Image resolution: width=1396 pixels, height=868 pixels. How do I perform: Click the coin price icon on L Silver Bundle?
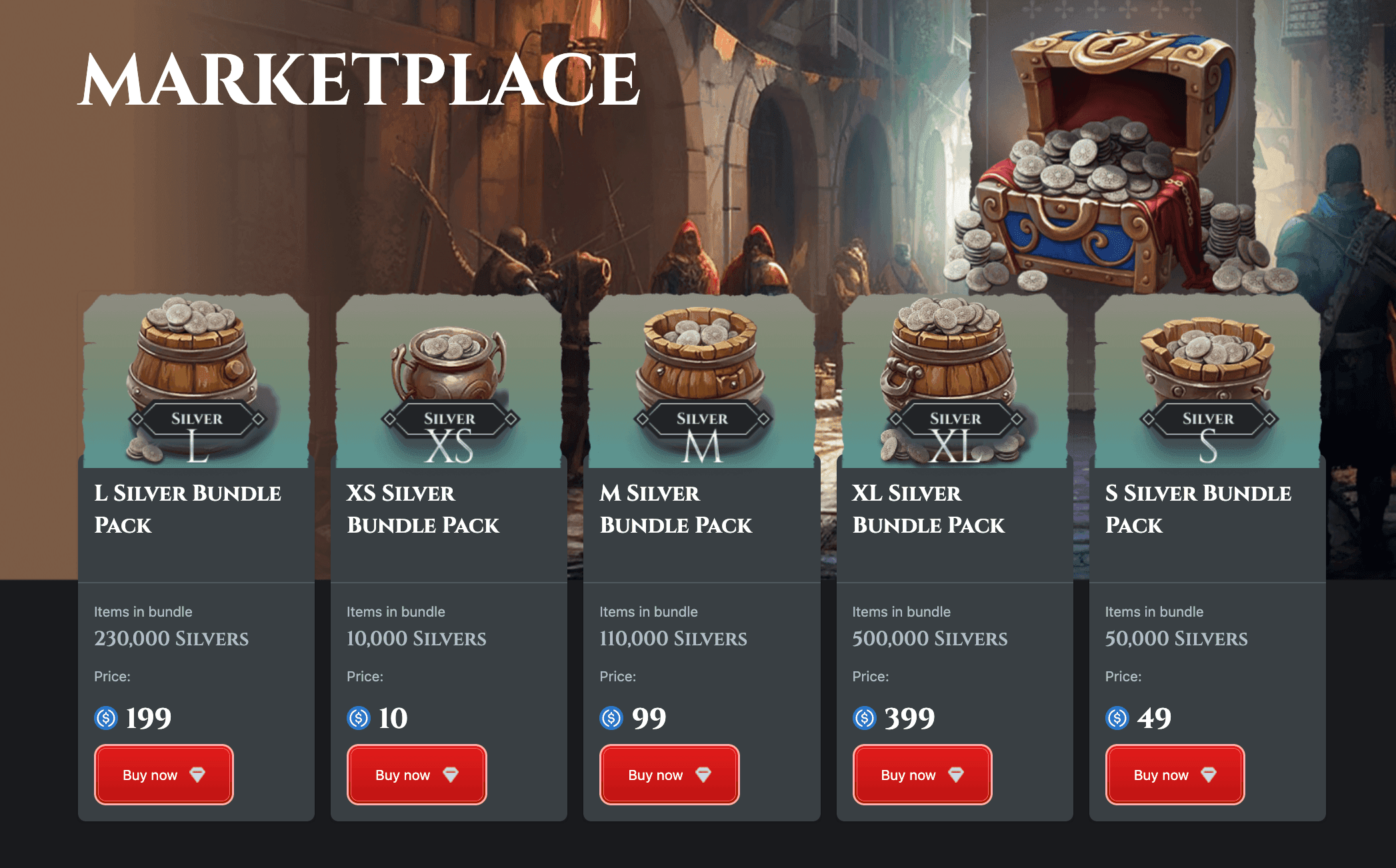click(105, 719)
